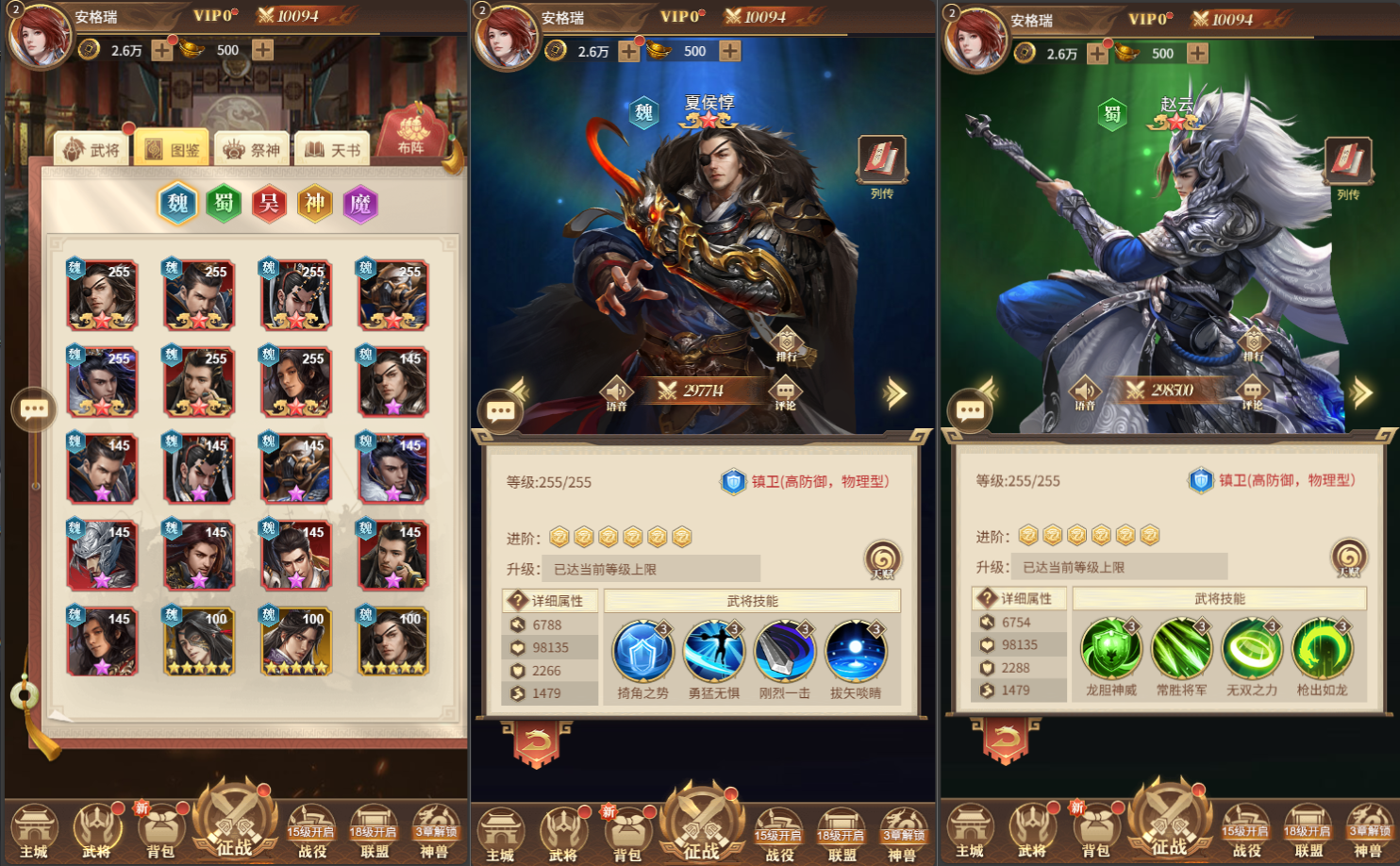The height and width of the screenshot is (866, 1400).
Task: Open 评论 comments for 赵云
Action: tap(1254, 391)
